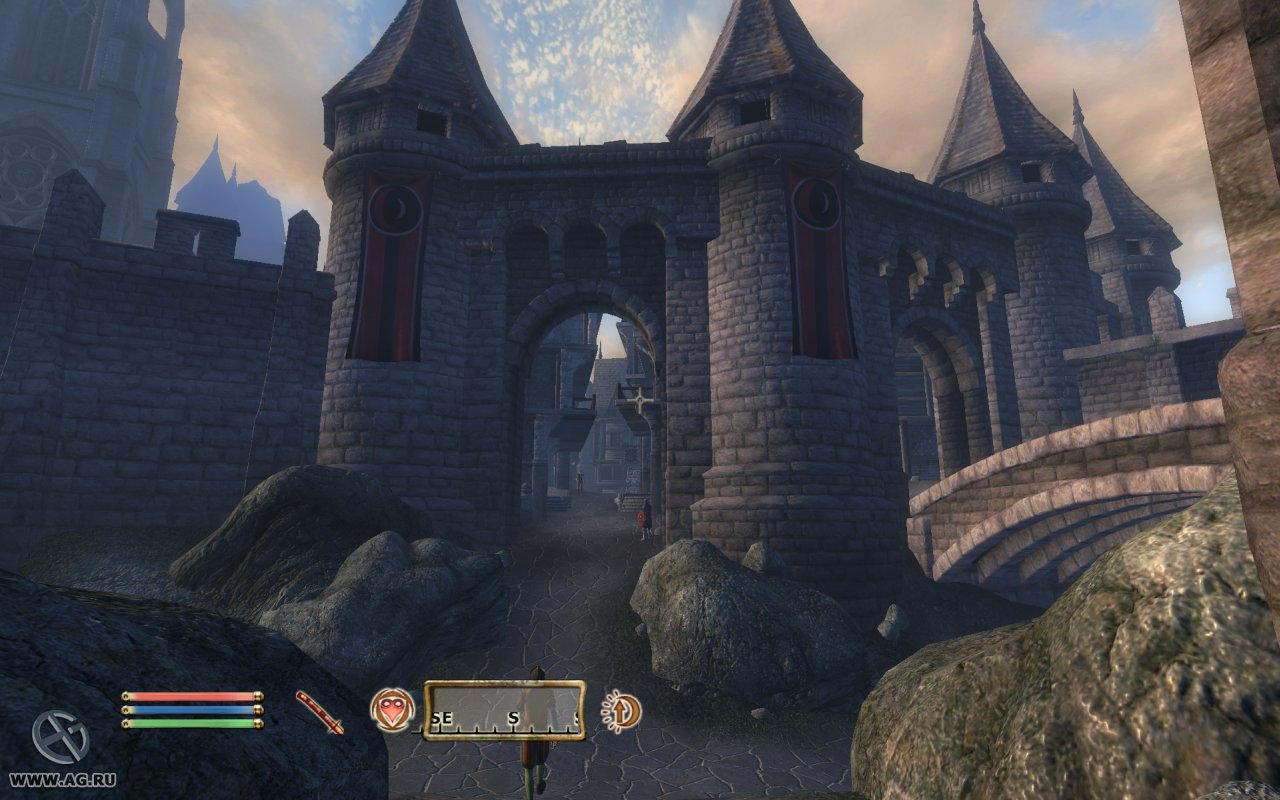The image size is (1280, 800).
Task: Click the crescent moon active effect icon
Action: pos(622,711)
